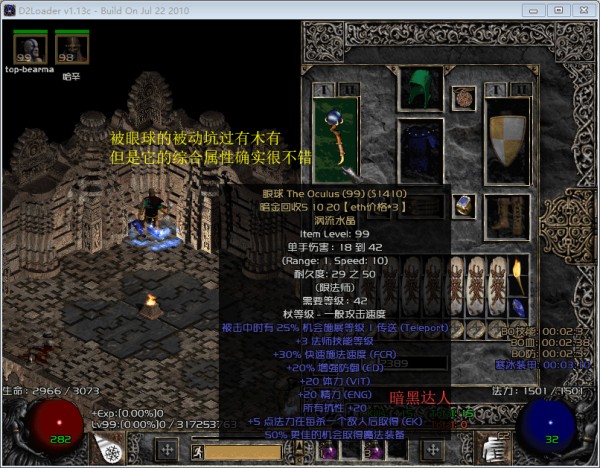Screen dimensions: 600x468
Task: Select the boots equipment slot
Action: coord(507,210)
